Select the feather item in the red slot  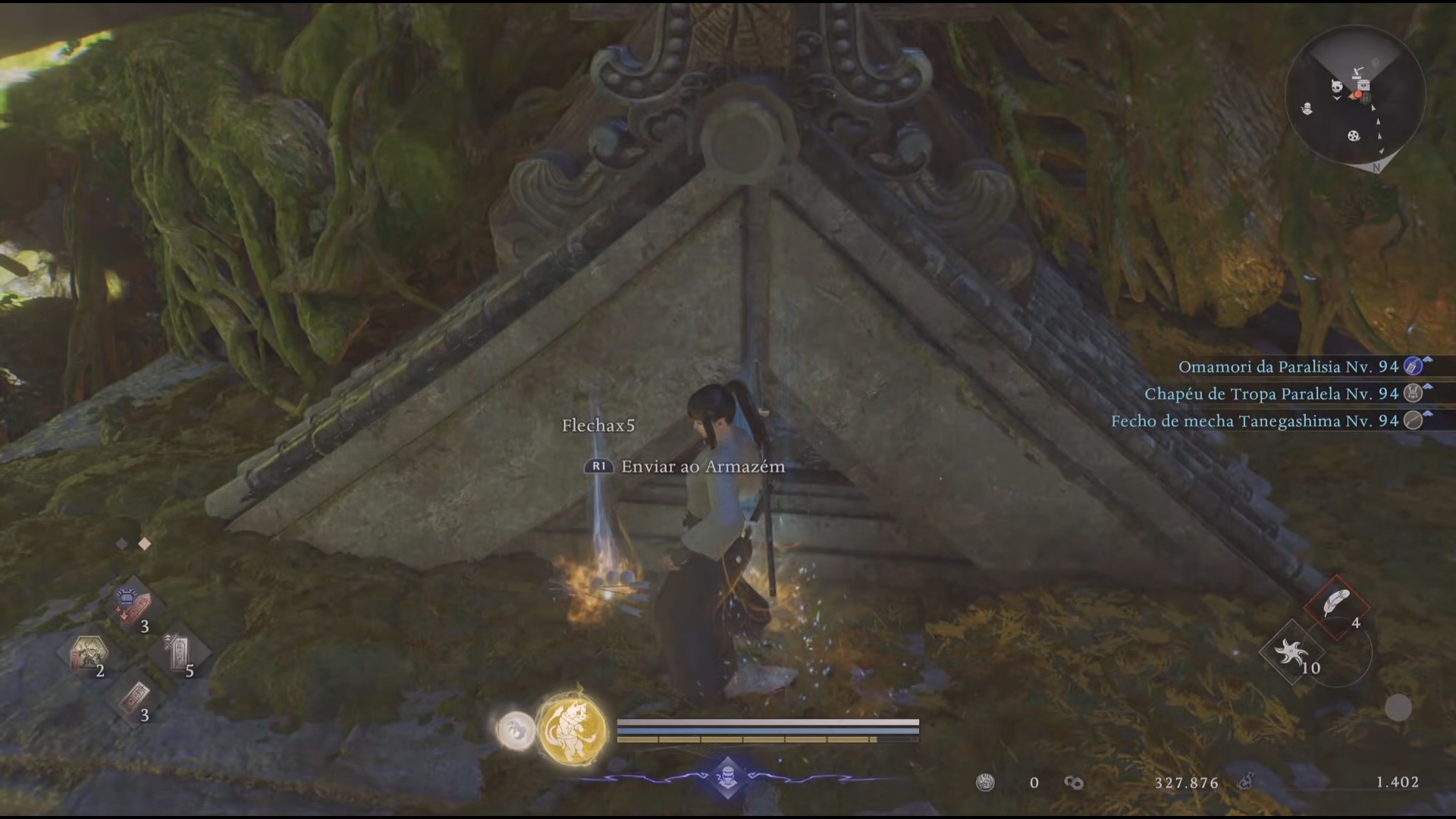tap(1336, 604)
